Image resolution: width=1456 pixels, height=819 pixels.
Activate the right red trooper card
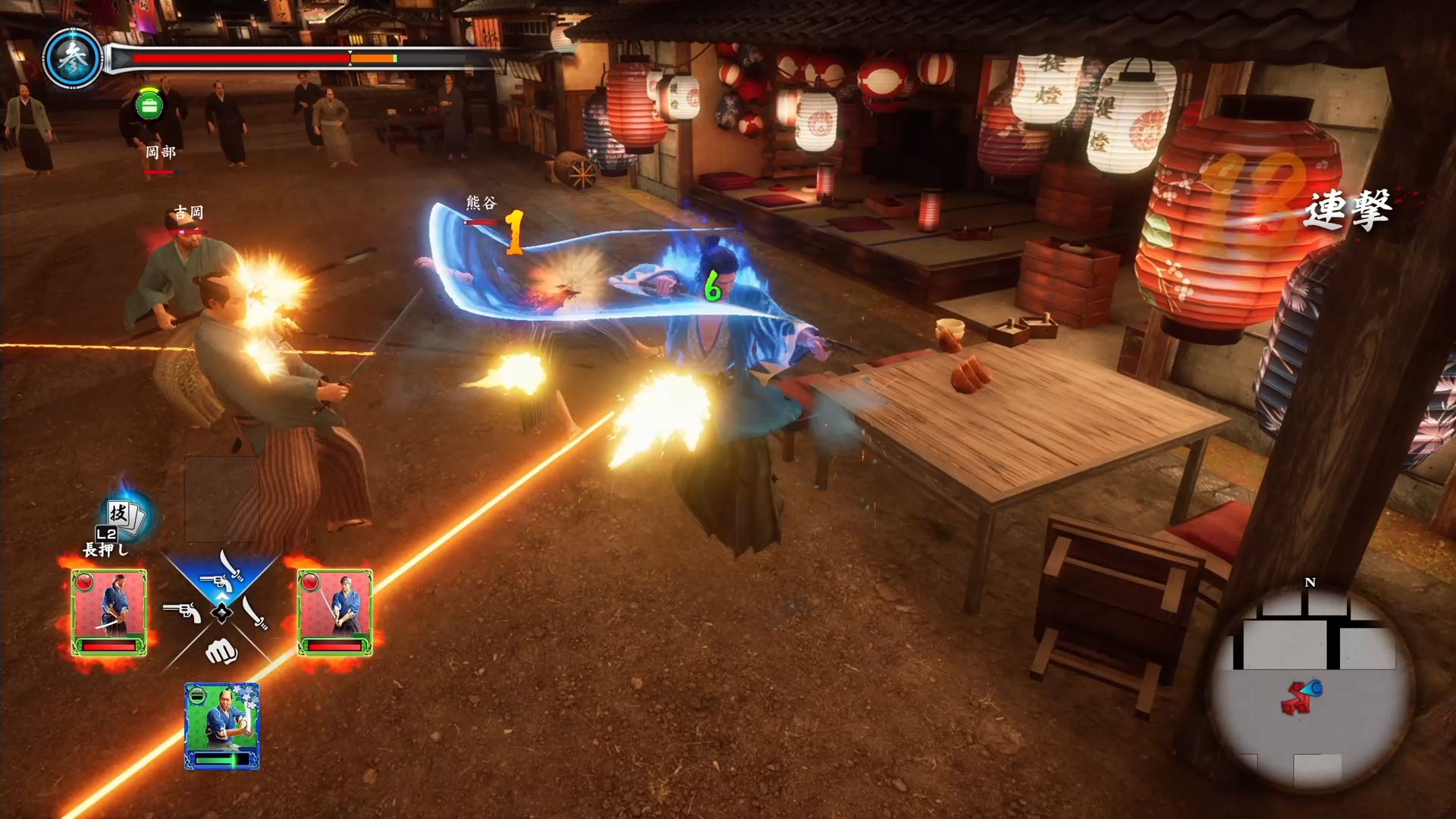(x=334, y=613)
